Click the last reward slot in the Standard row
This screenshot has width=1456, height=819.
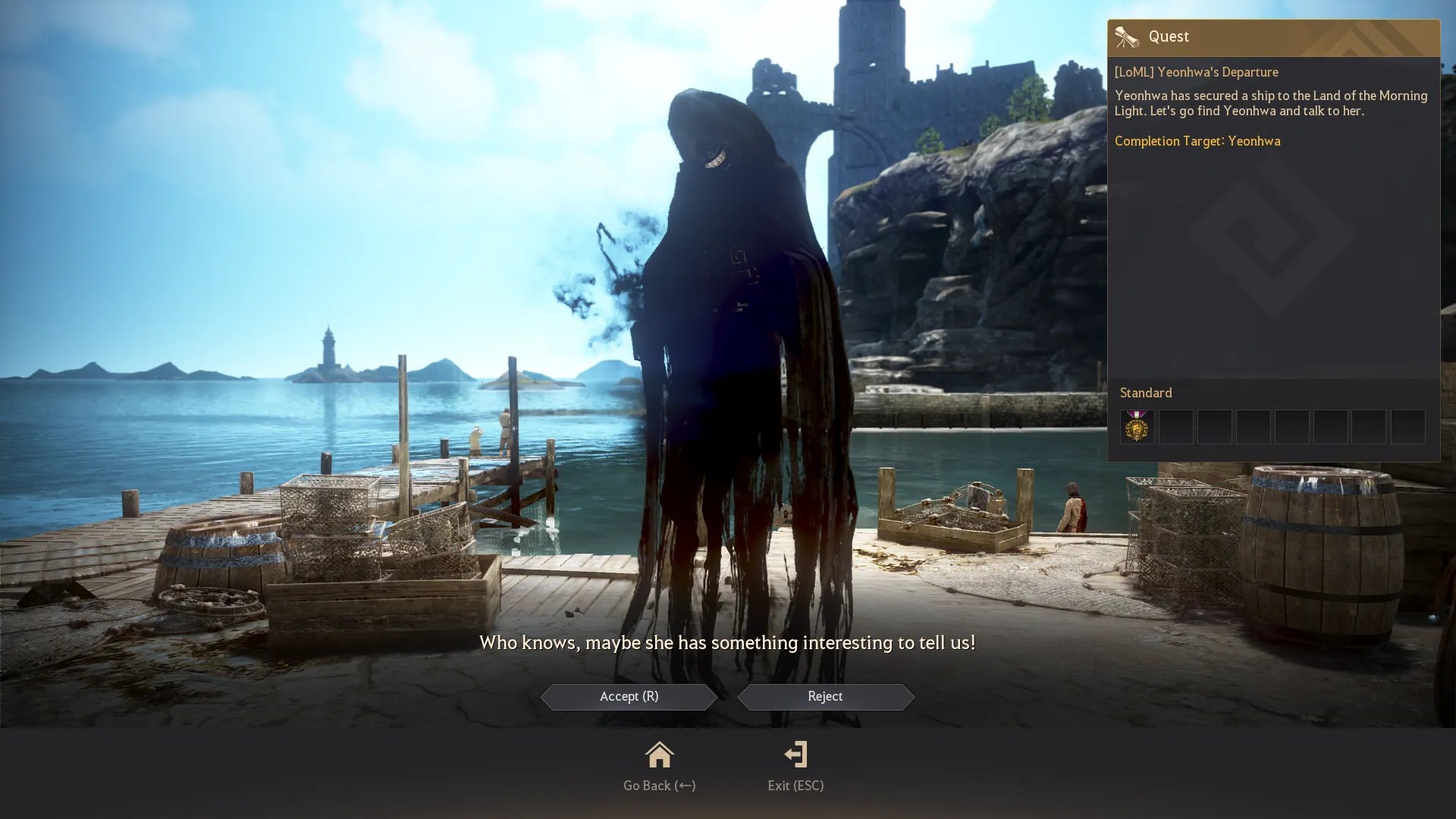1407,427
